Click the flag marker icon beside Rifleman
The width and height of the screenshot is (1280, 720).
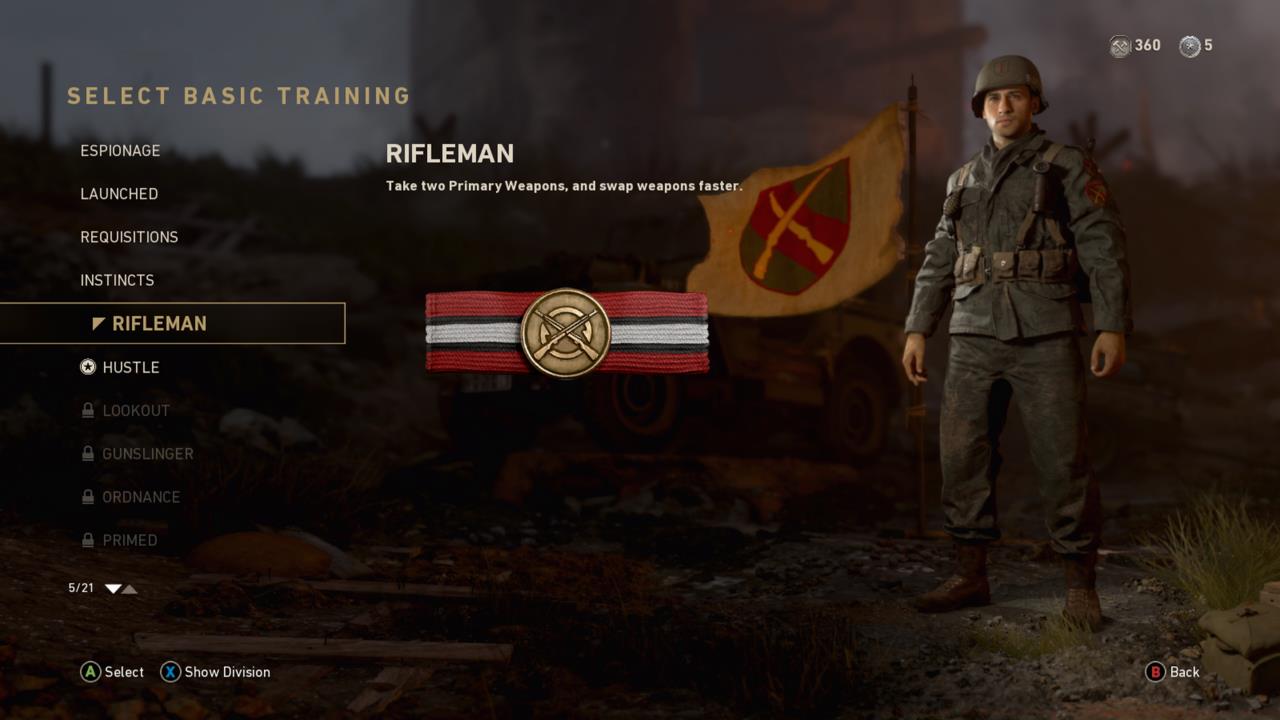pyautogui.click(x=96, y=323)
